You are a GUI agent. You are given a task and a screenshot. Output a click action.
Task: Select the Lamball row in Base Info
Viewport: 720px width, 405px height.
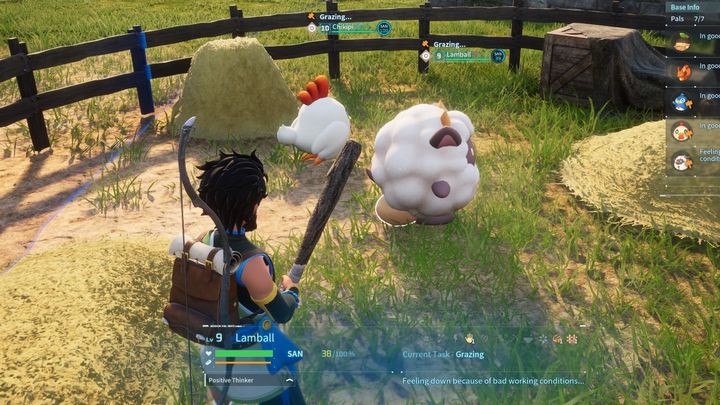pos(692,160)
